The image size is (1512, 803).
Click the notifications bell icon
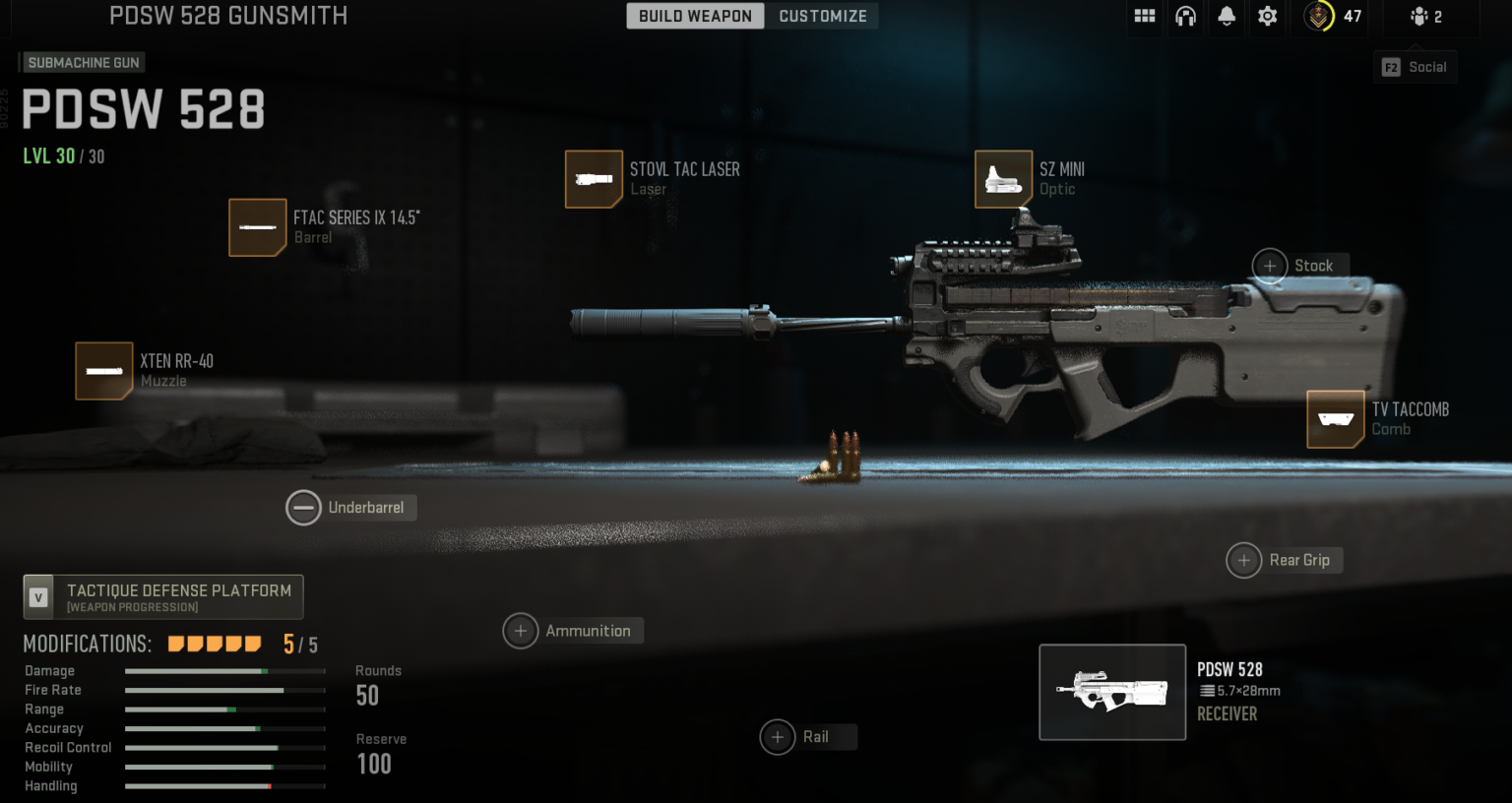pyautogui.click(x=1226, y=17)
